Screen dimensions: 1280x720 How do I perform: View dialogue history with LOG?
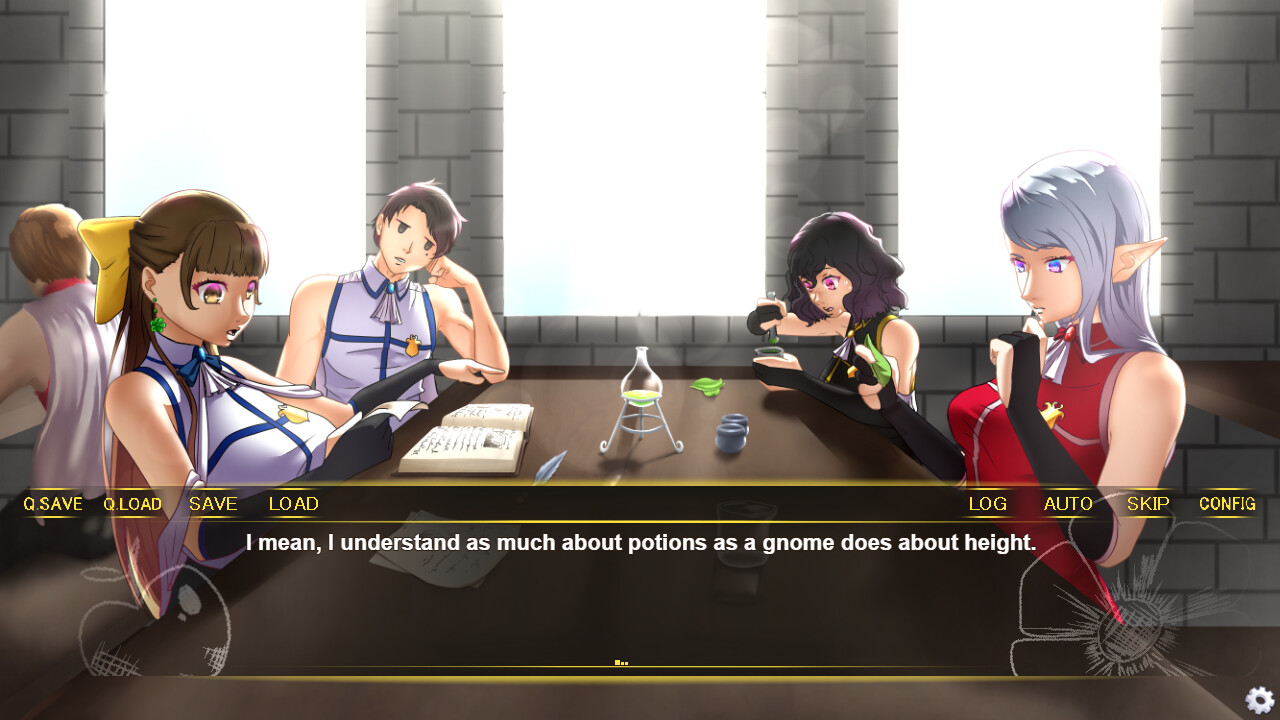pos(987,504)
